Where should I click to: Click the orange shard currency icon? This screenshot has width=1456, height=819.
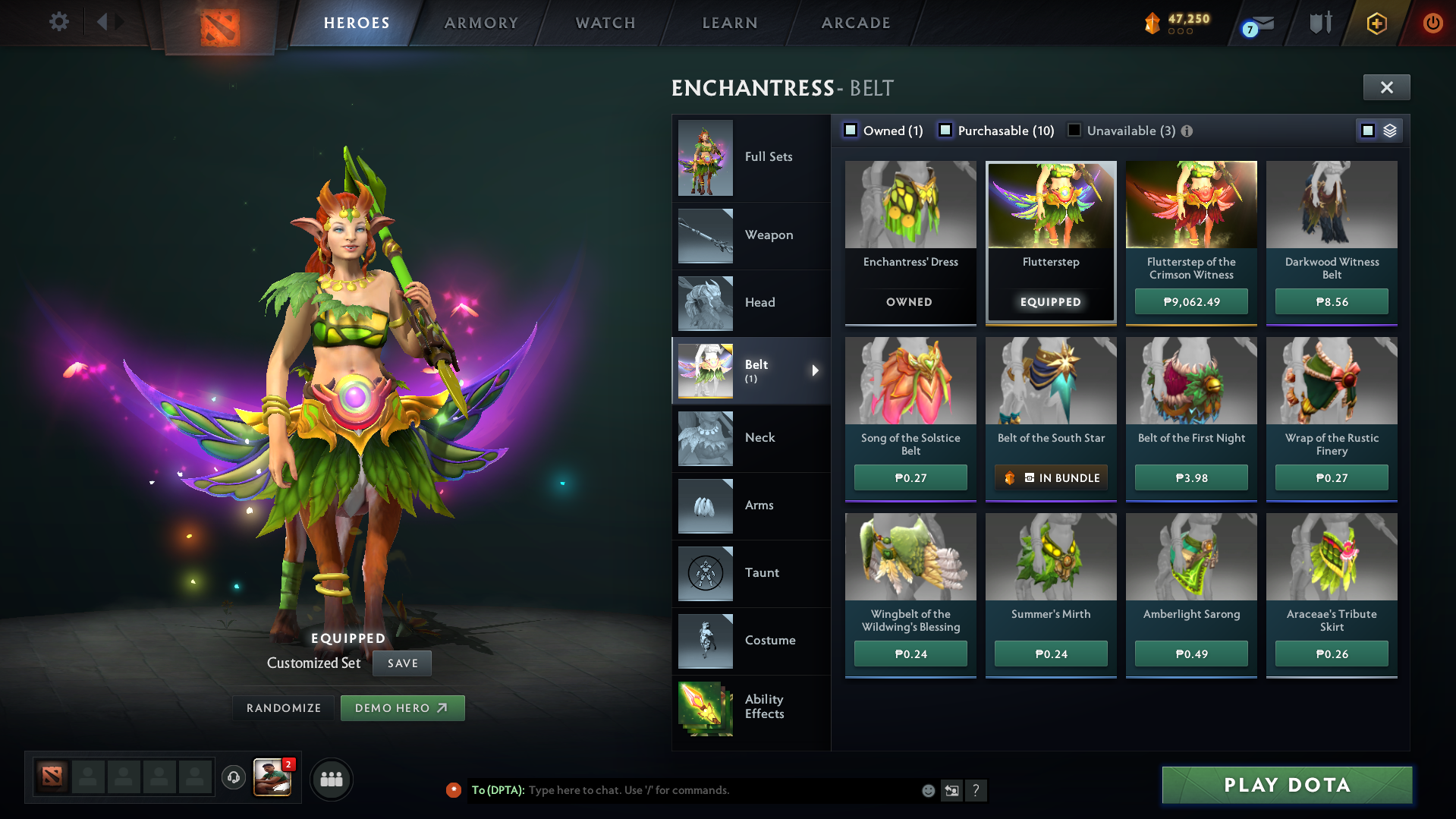tap(1152, 23)
